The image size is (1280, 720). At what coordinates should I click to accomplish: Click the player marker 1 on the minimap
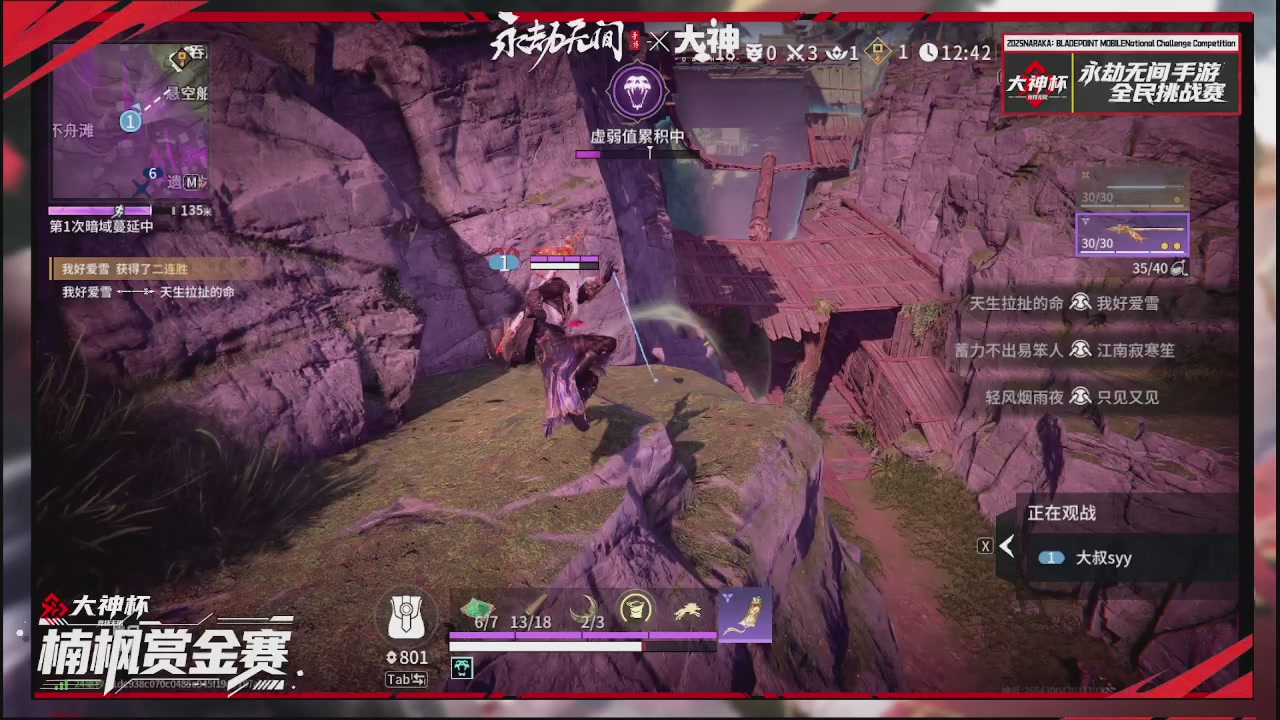(130, 121)
